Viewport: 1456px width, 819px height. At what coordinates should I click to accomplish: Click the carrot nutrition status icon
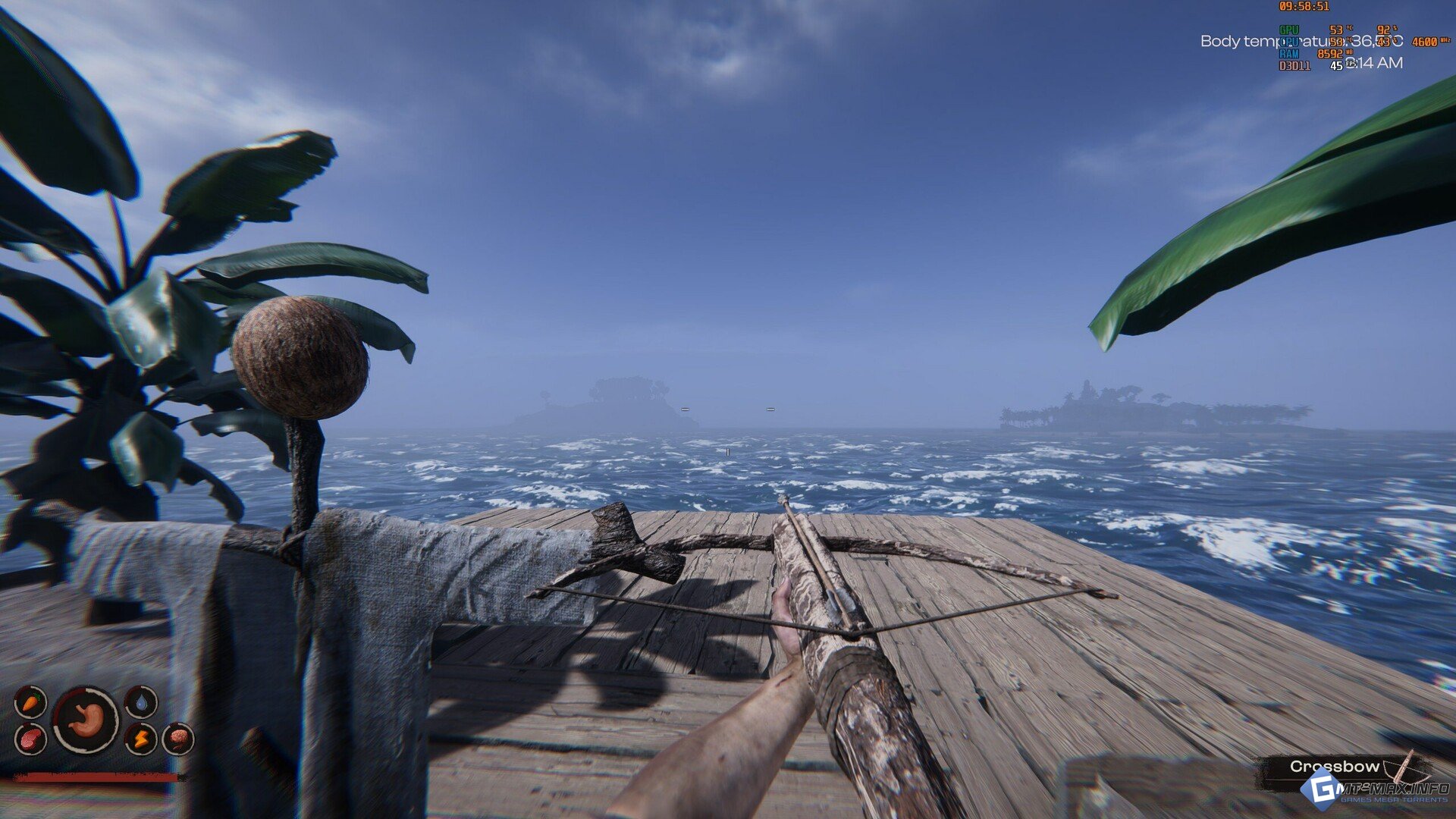tap(30, 702)
